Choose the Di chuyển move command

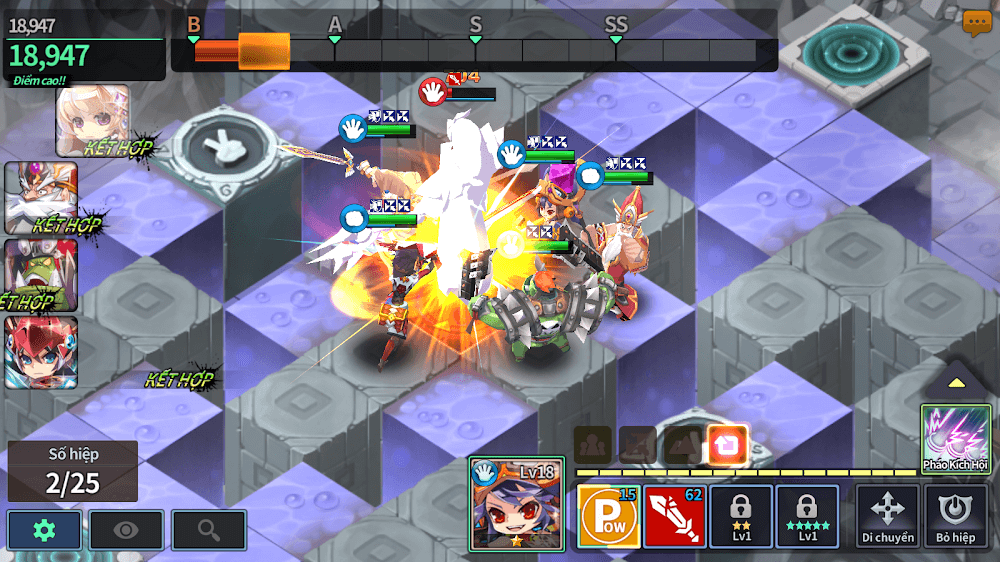887,516
